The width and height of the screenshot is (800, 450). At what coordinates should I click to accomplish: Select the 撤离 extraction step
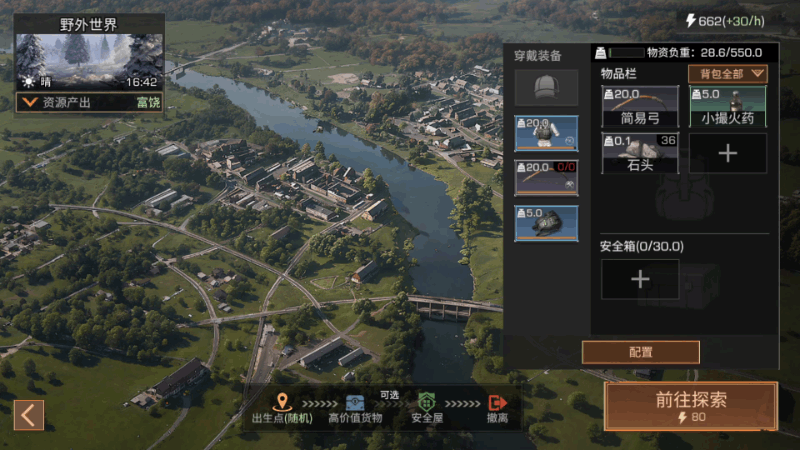(497, 408)
